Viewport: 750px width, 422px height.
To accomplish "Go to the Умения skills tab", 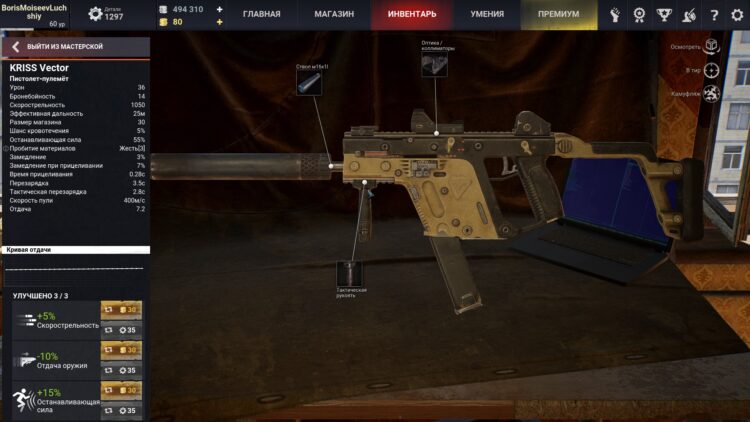I will 487,15.
